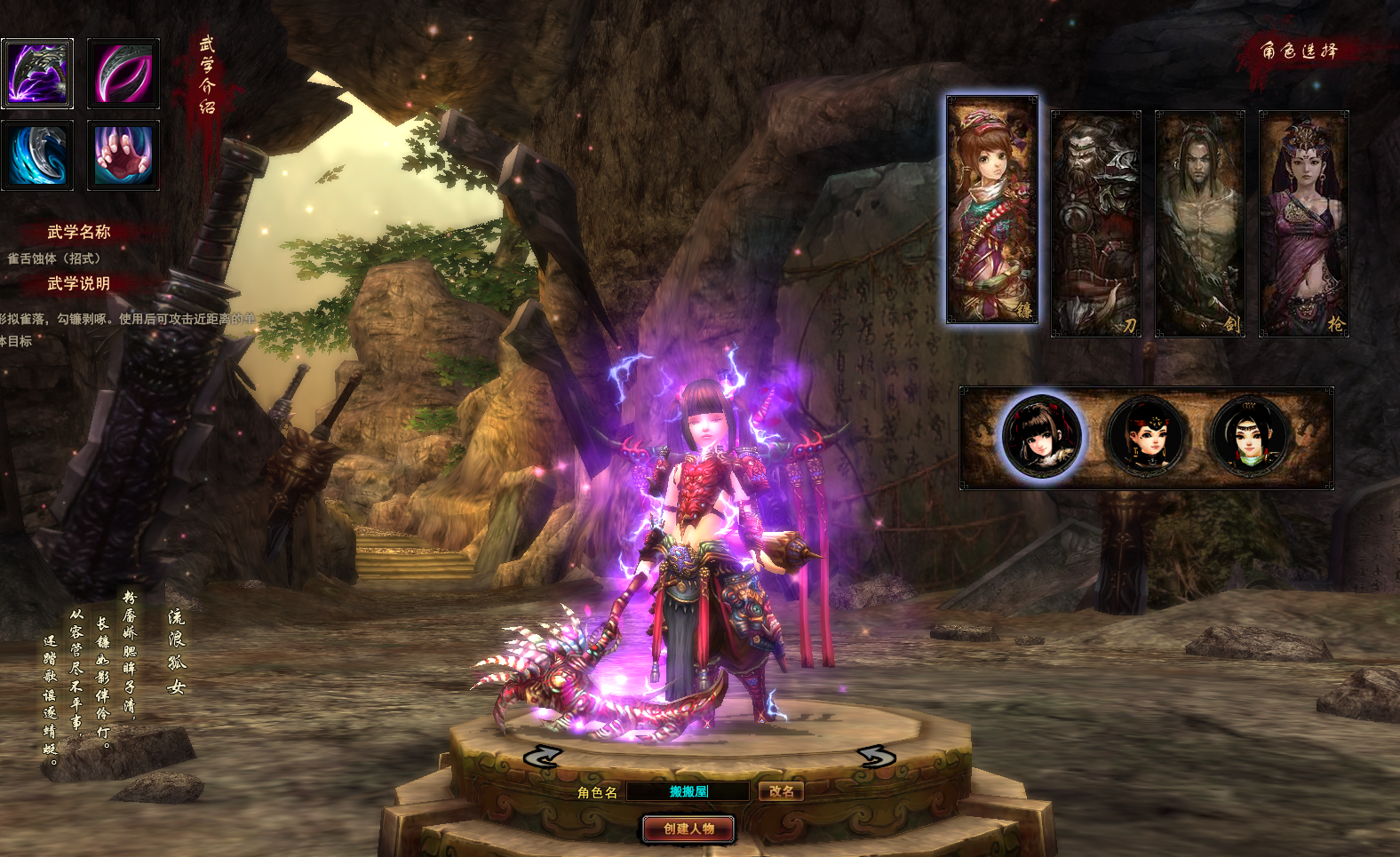Choose the 剑 swordsman class card
This screenshot has width=1400, height=857.
(1199, 223)
